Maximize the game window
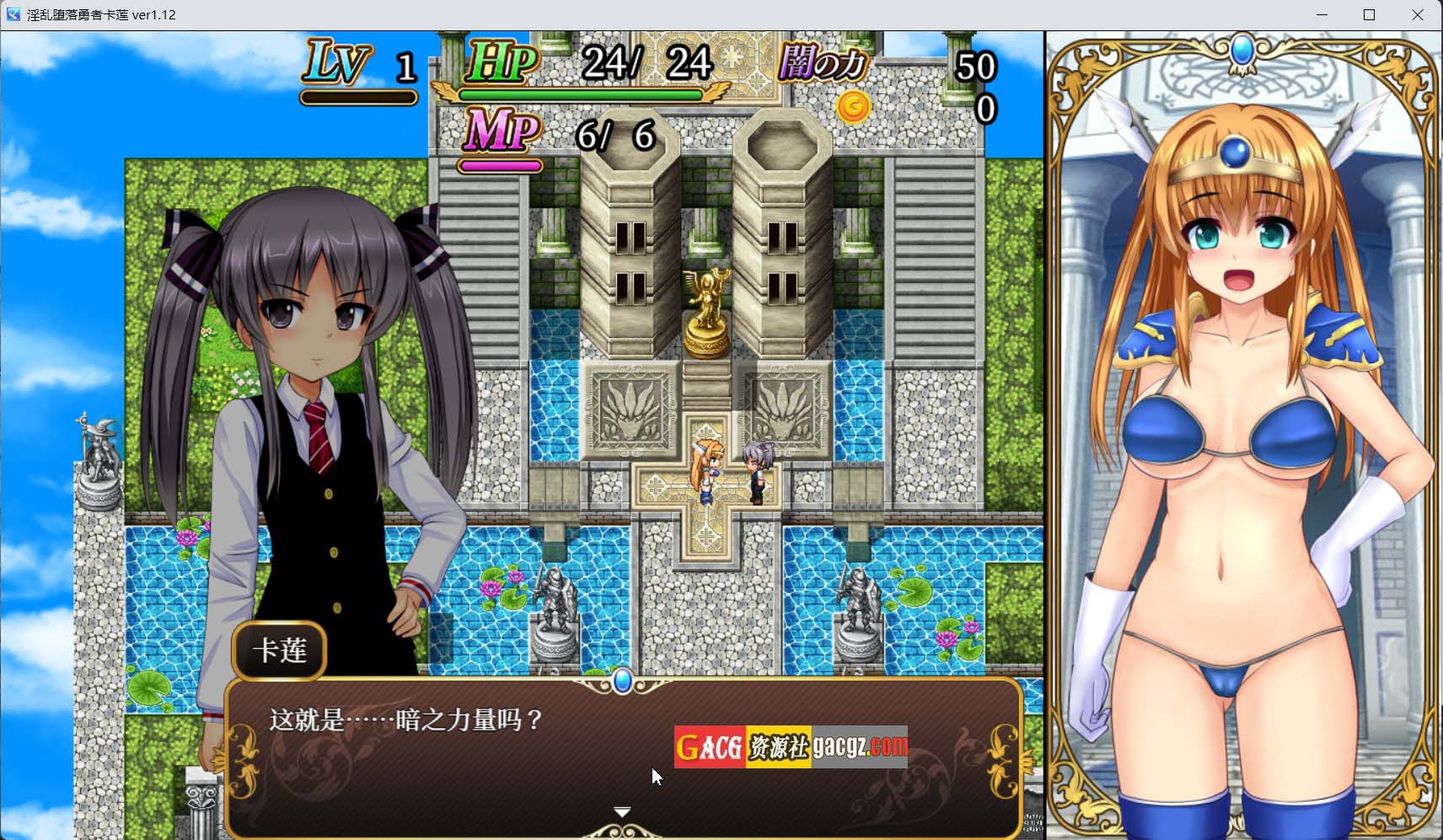This screenshot has width=1443, height=840. point(1370,15)
